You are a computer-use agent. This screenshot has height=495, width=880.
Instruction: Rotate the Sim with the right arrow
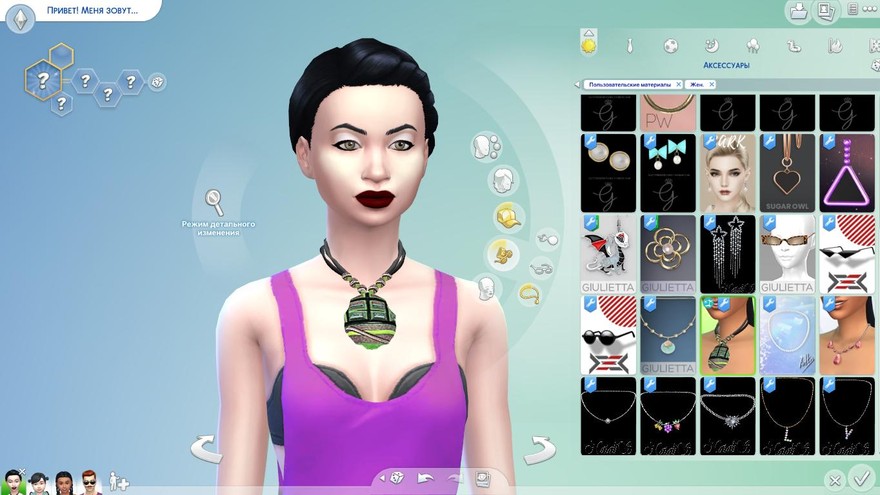540,448
